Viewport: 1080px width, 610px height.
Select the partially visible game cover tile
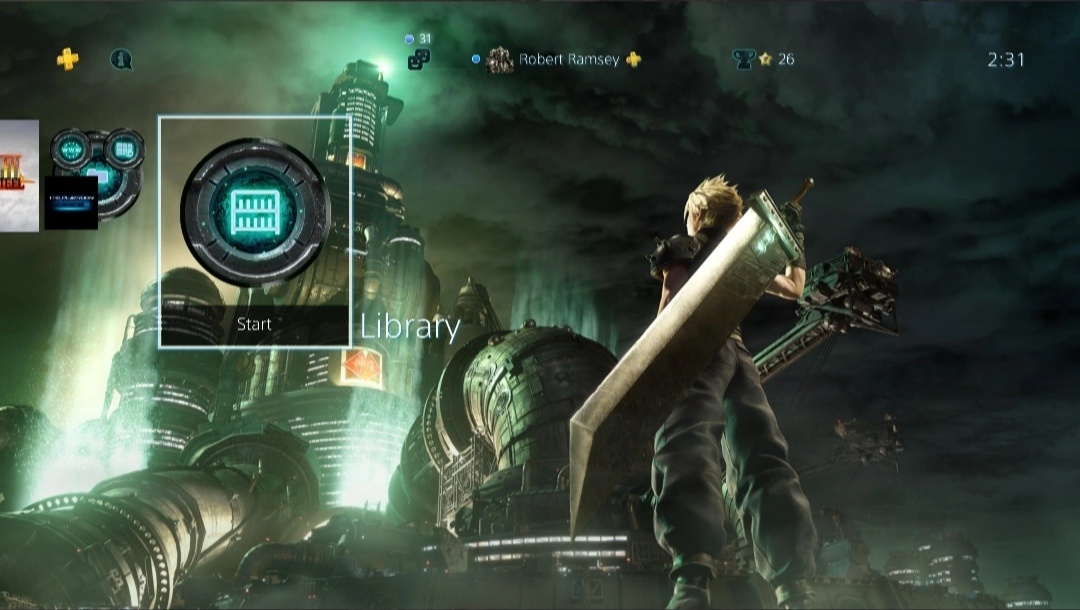coord(18,176)
